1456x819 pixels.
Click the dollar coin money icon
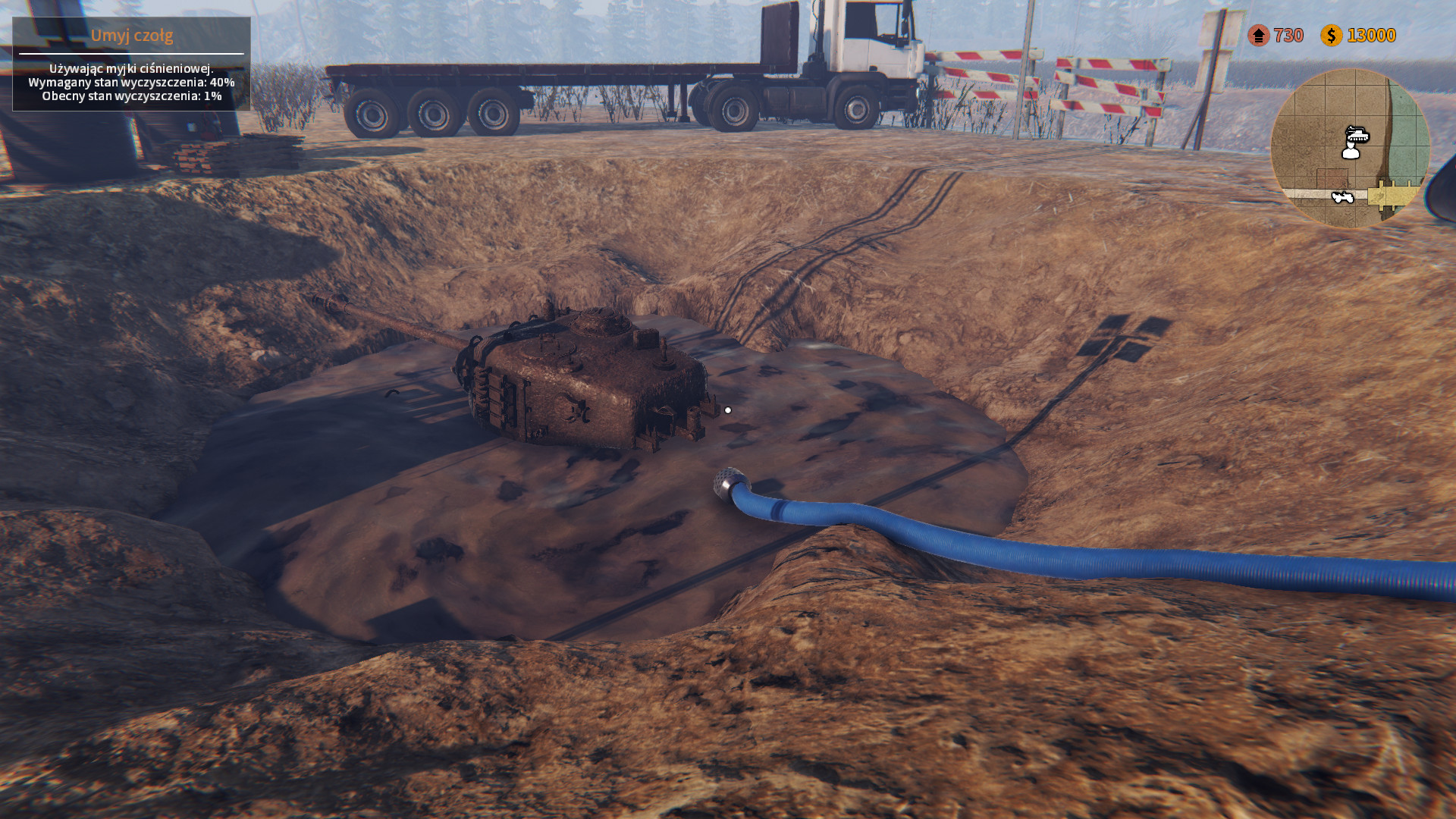1331,35
